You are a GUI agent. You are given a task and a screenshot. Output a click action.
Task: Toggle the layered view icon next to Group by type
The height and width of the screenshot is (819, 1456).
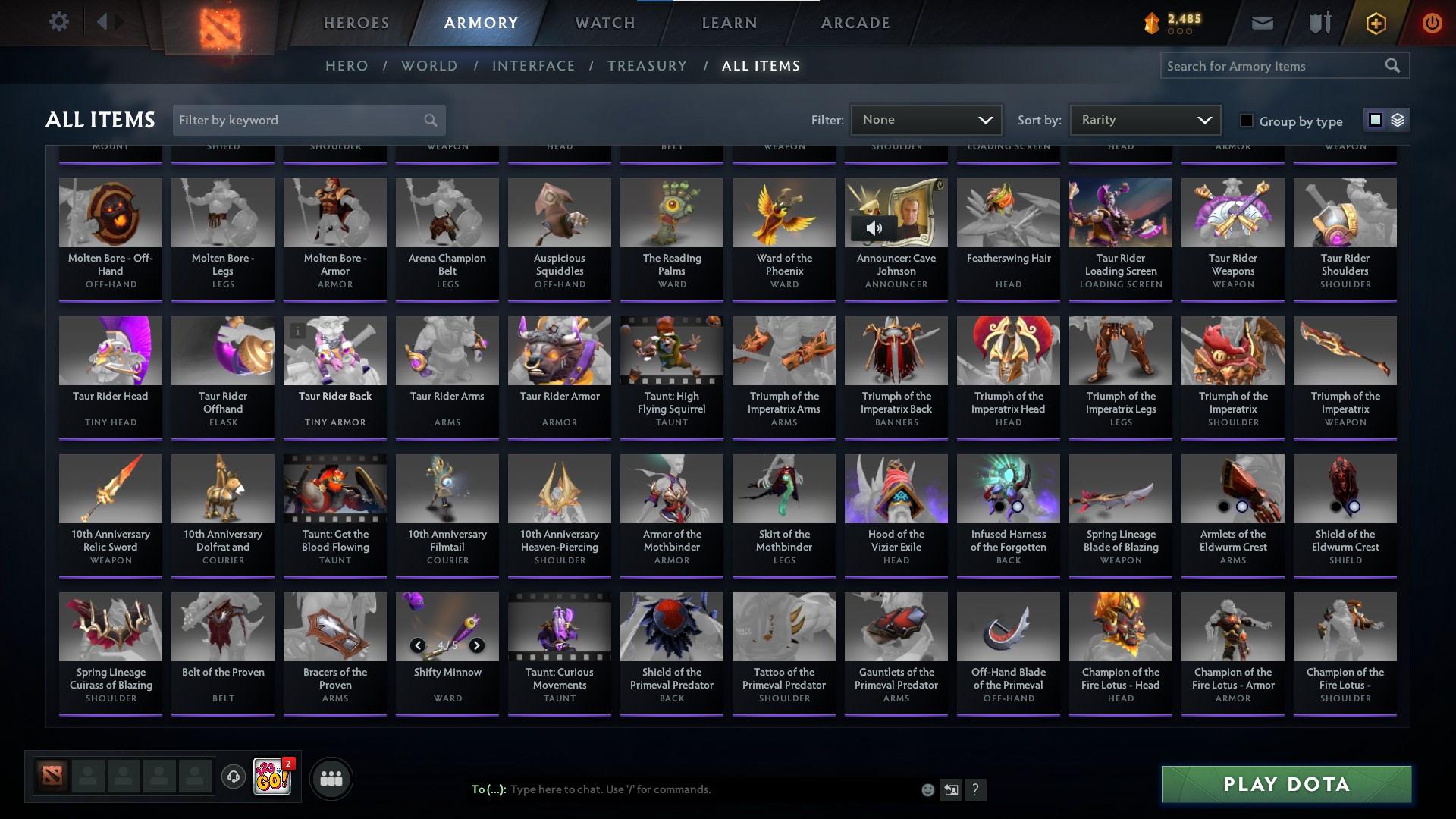pyautogui.click(x=1398, y=120)
